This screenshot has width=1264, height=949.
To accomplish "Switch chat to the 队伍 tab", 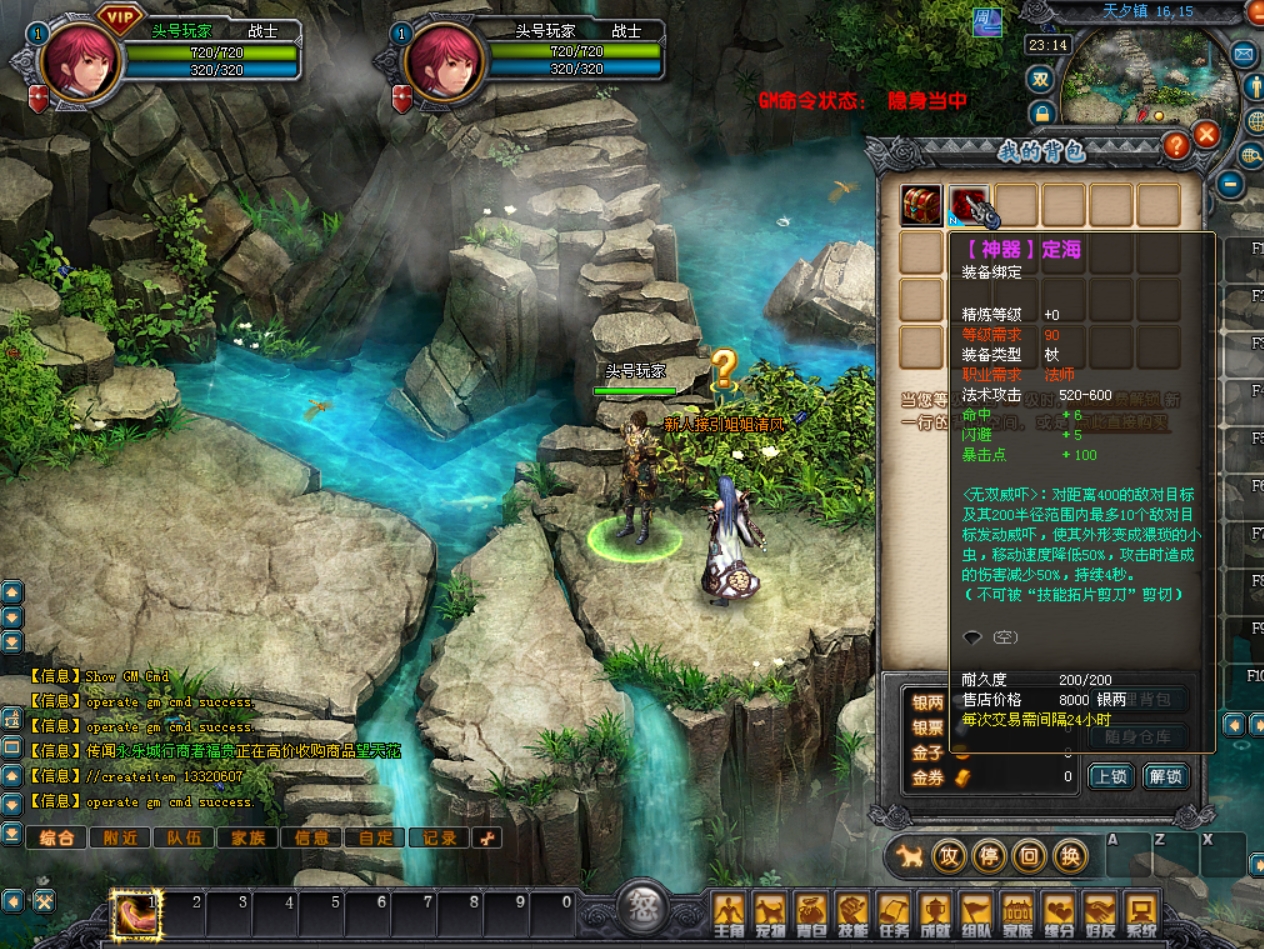I will [184, 838].
